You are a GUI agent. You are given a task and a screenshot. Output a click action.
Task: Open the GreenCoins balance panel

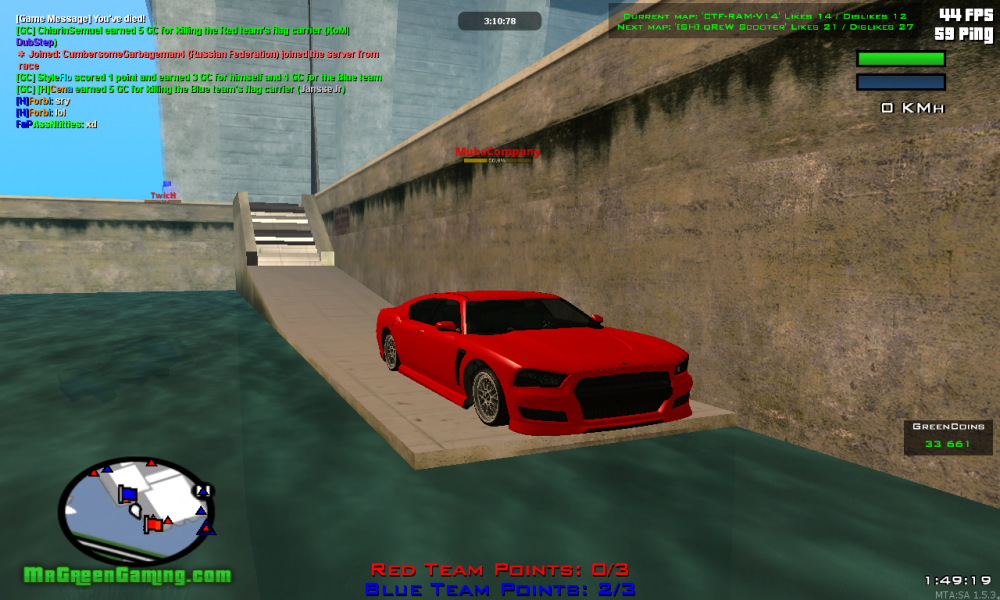click(x=948, y=437)
